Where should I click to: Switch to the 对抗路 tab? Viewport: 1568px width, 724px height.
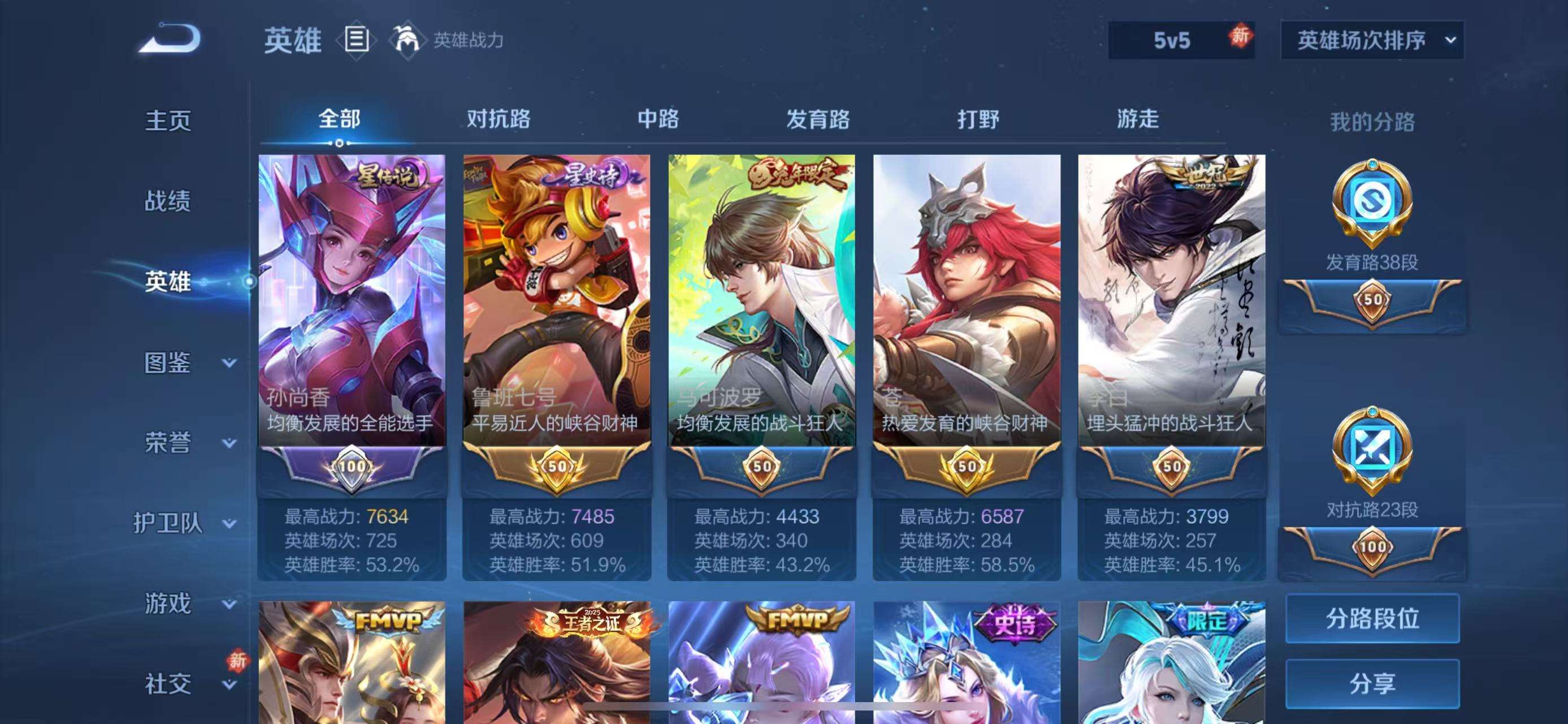499,119
